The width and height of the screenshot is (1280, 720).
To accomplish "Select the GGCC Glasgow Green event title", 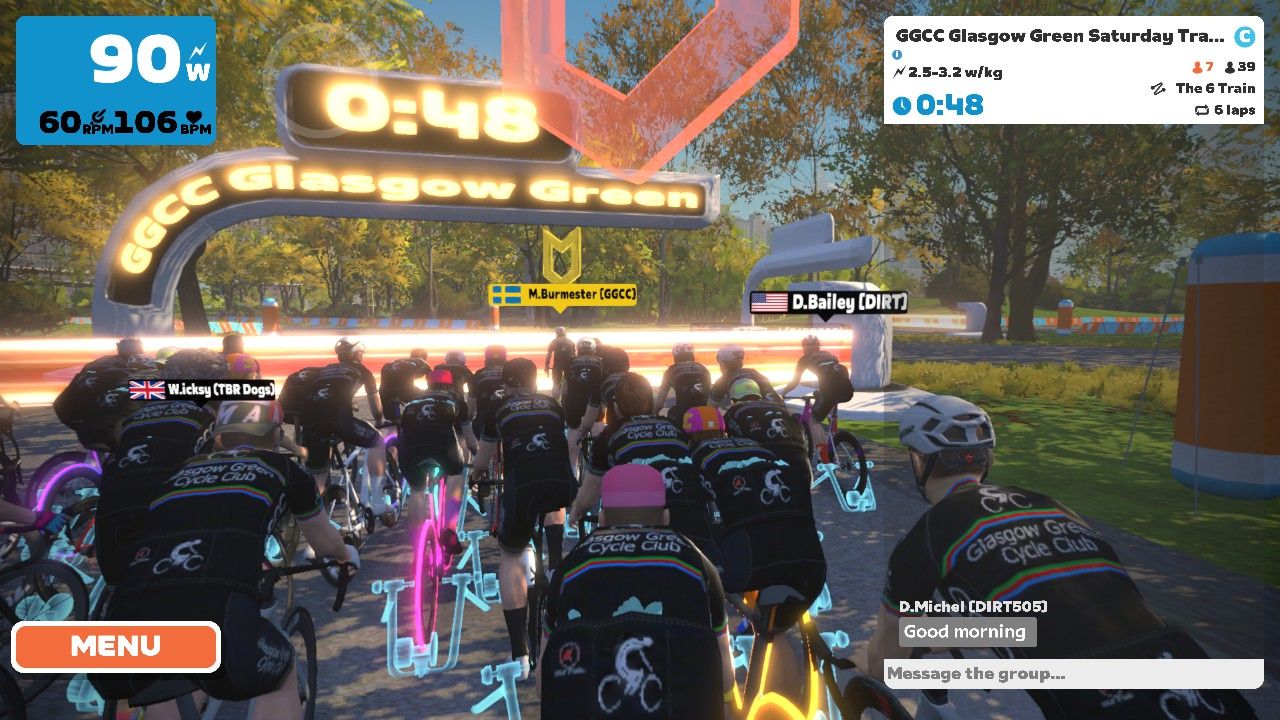I will pyautogui.click(x=1059, y=37).
